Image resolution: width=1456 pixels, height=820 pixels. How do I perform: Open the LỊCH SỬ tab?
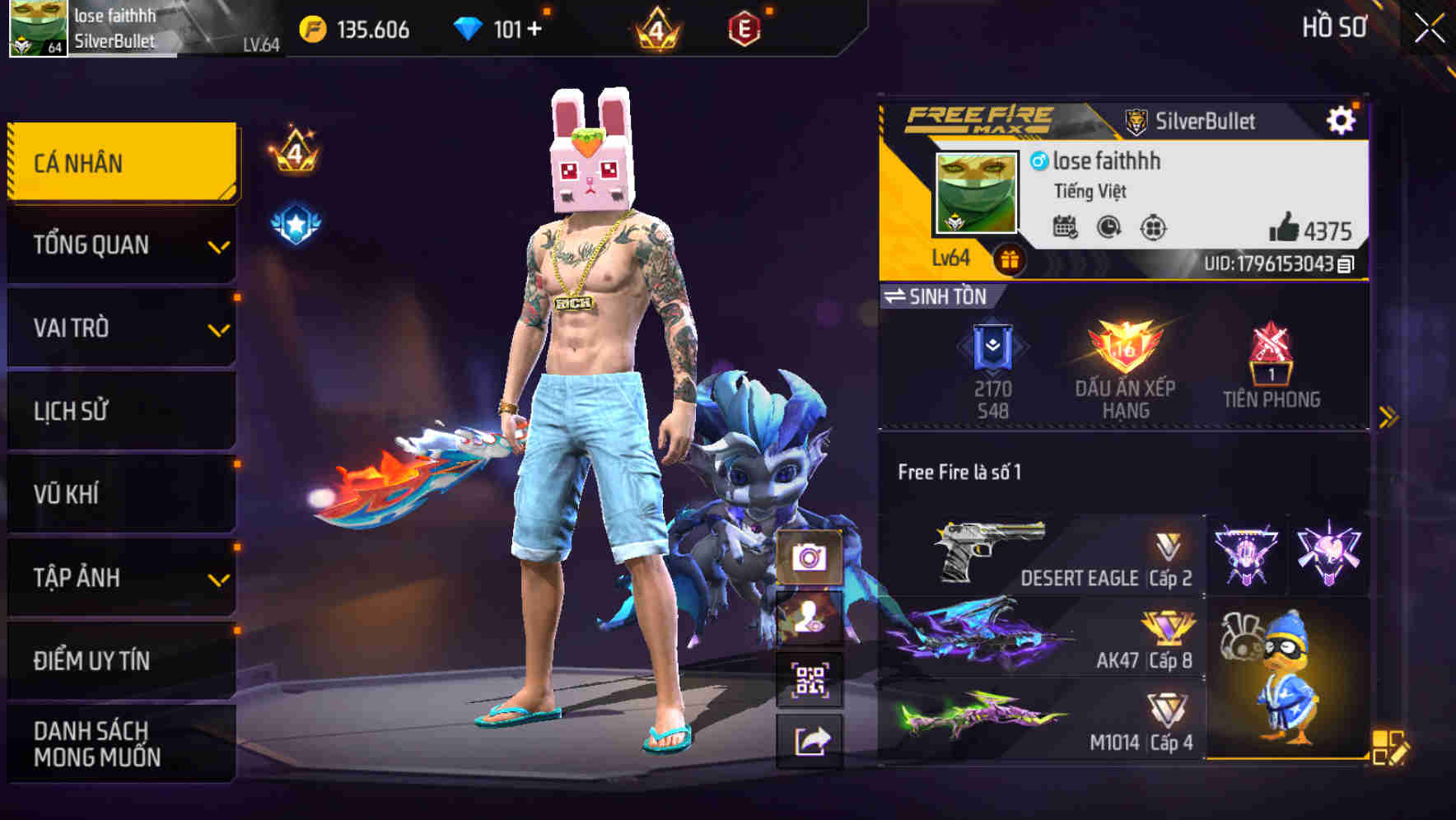[119, 411]
